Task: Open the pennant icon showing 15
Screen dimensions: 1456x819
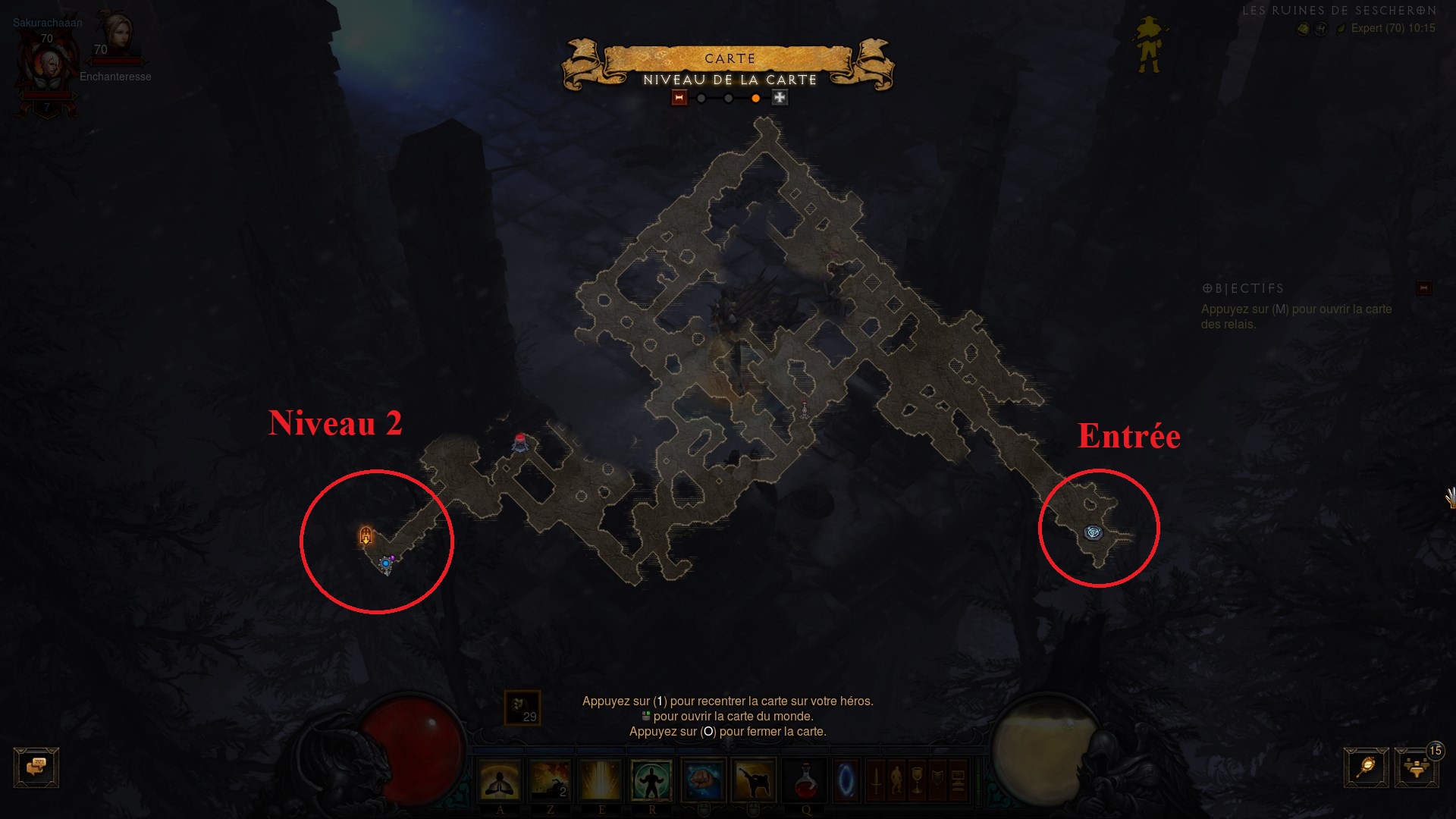Action: point(1415,767)
